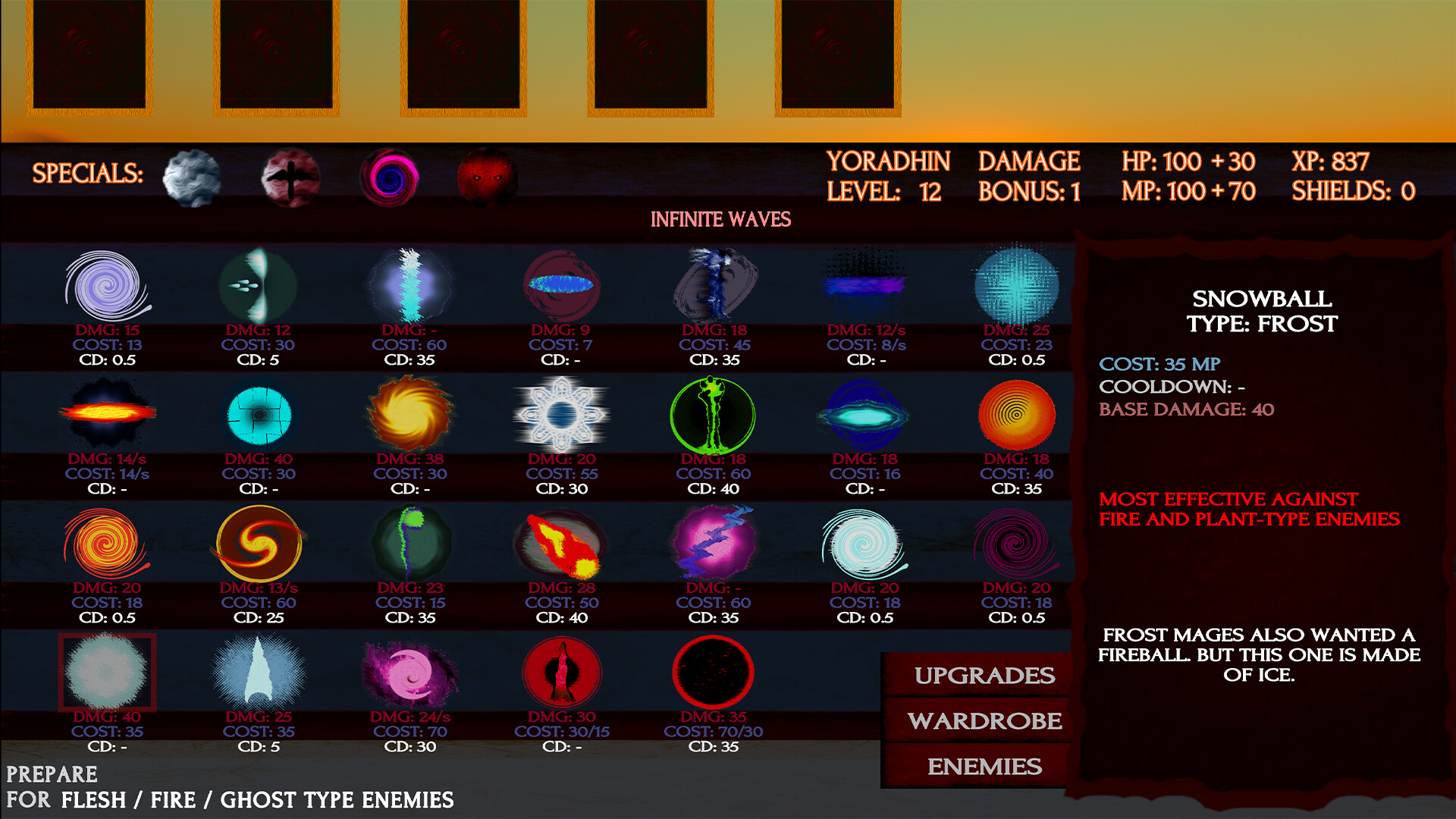Open the UPGRADES menu
Image resolution: width=1456 pixels, height=819 pixels.
pos(984,675)
